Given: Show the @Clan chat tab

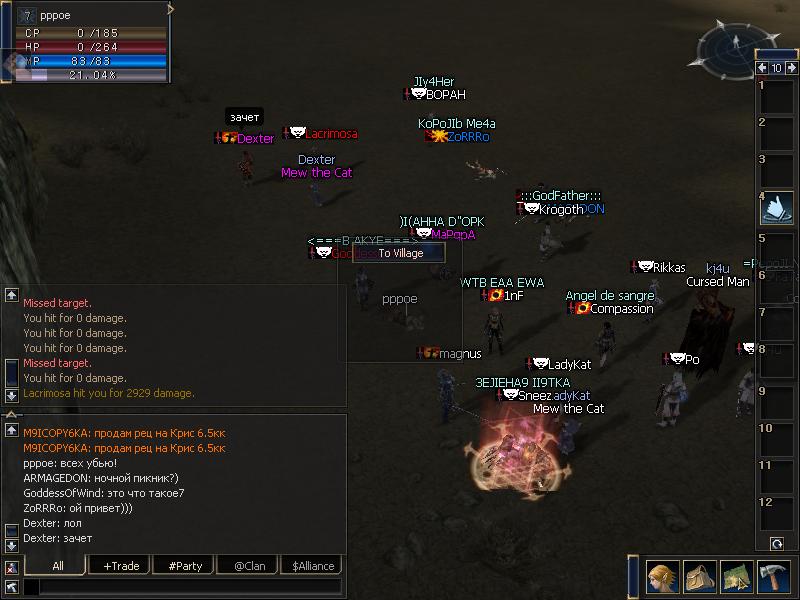Looking at the screenshot, I should coord(247,566).
